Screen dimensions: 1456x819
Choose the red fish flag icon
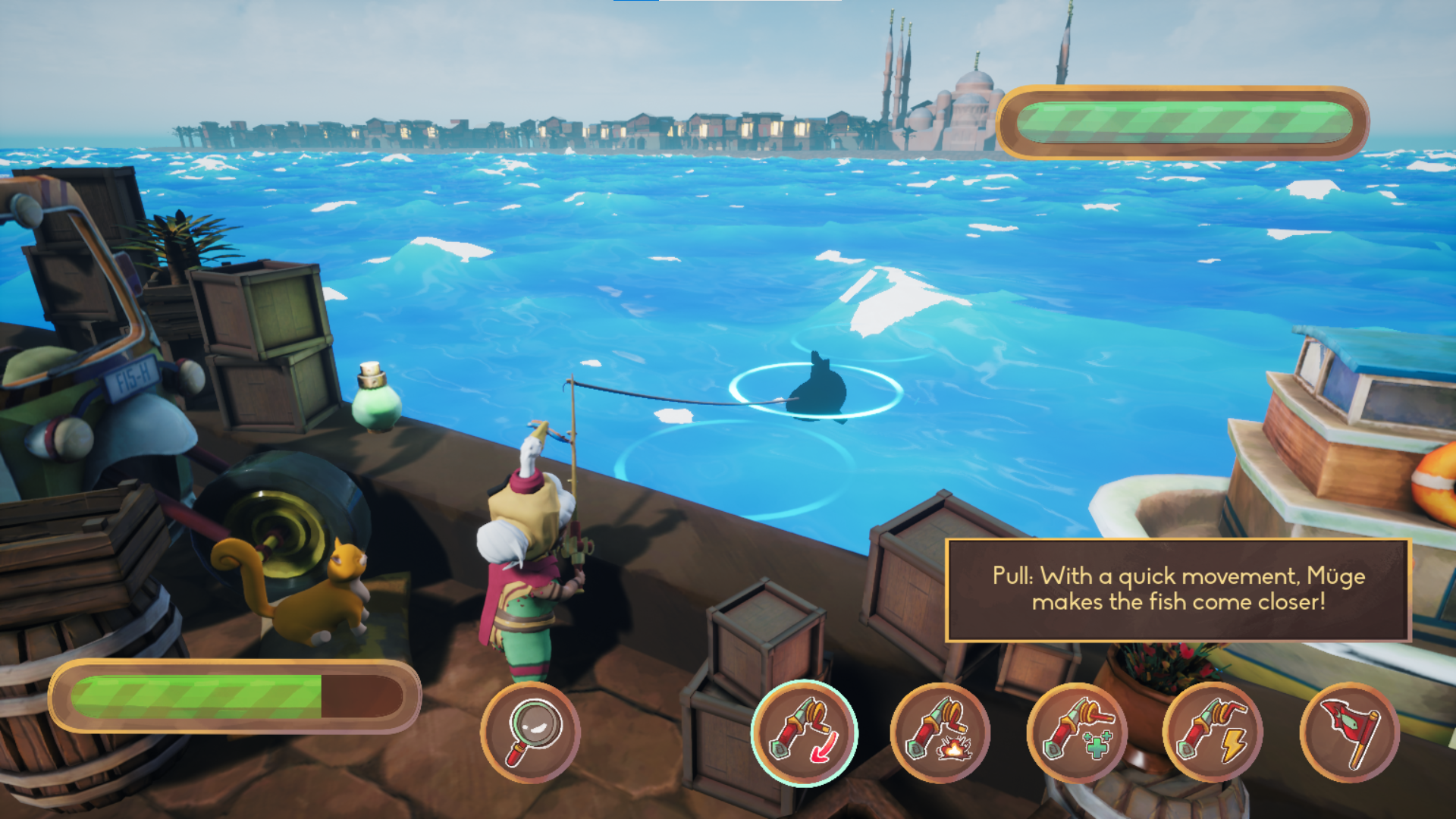(x=1349, y=732)
